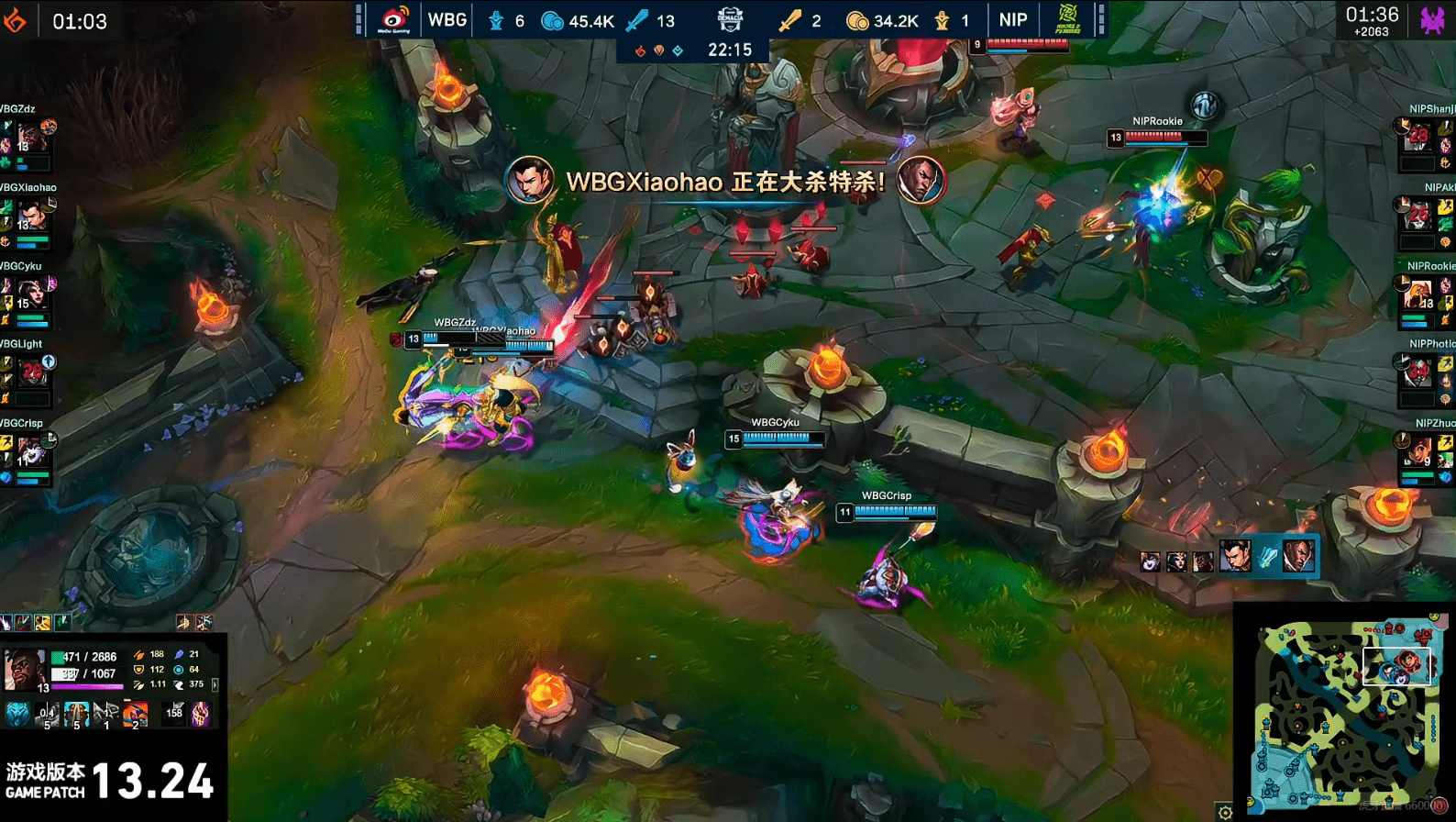Viewport: 1456px width, 822px height.
Task: Click the blue beast passive ability icon
Action: (x=17, y=713)
